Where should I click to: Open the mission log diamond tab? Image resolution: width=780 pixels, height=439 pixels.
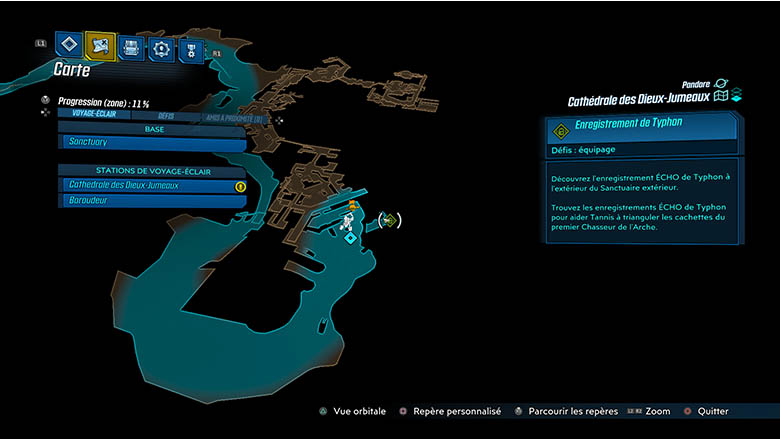pyautogui.click(x=69, y=45)
